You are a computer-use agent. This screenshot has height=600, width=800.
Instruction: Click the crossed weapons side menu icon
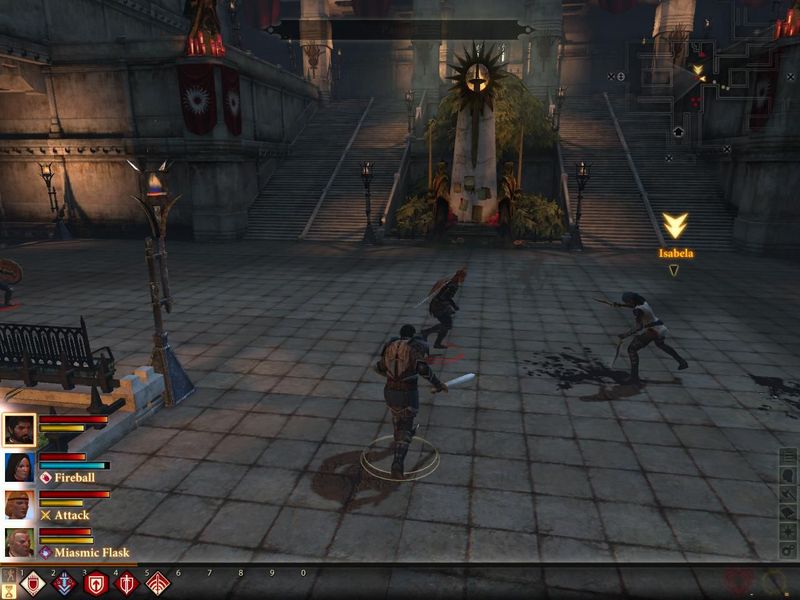coord(789,494)
